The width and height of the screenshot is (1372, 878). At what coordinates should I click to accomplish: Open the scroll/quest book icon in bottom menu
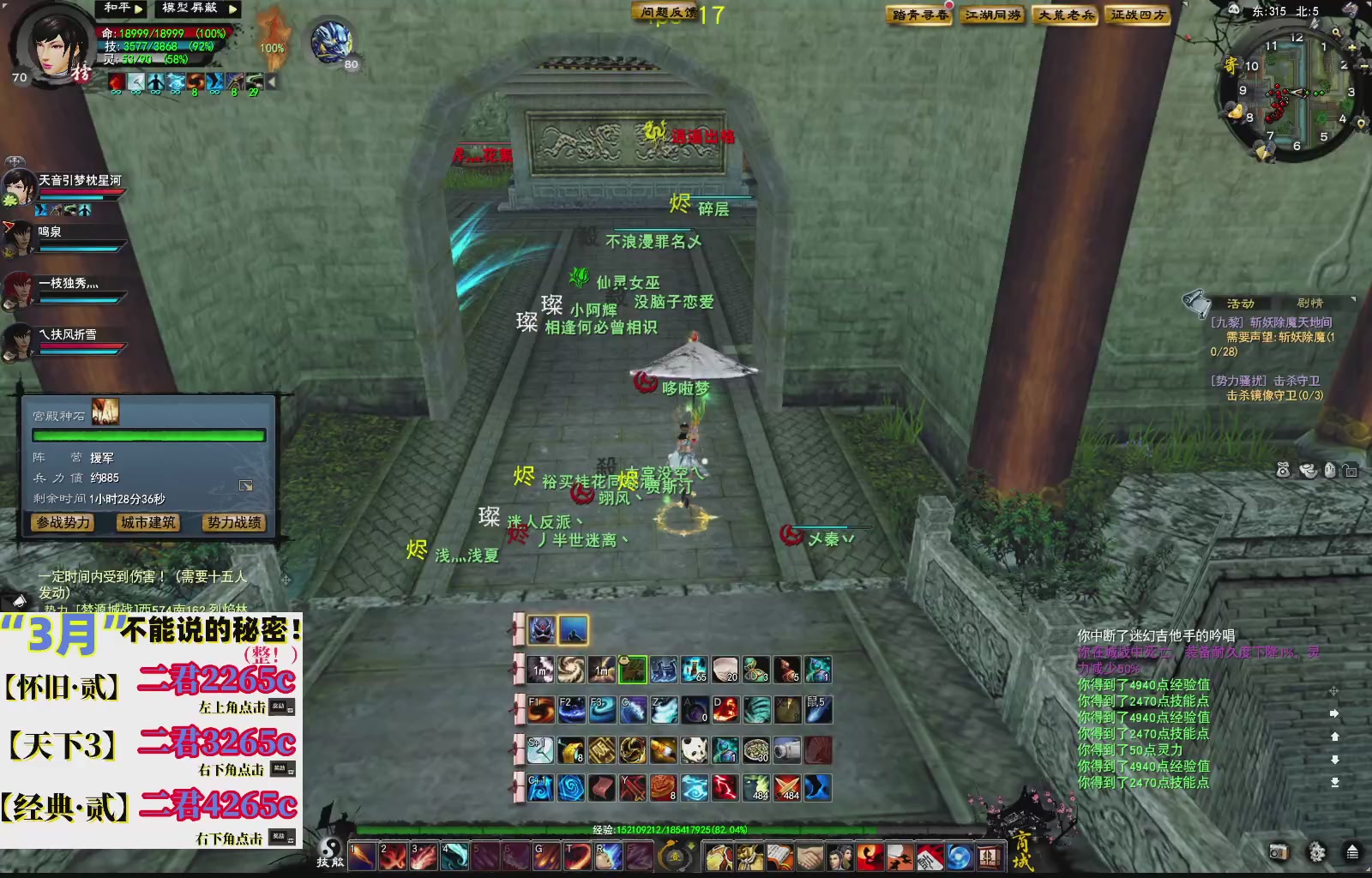tap(779, 857)
